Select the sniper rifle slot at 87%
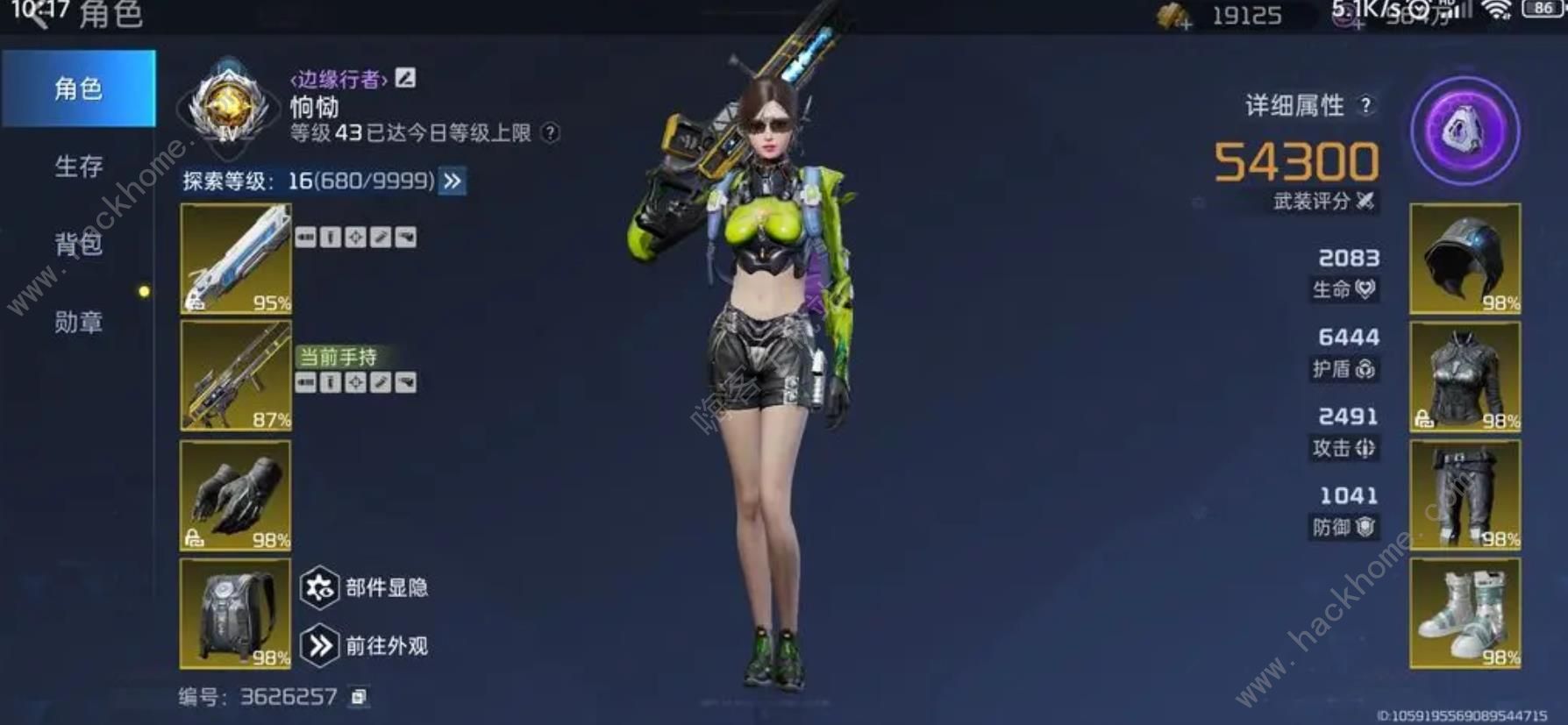 point(235,375)
